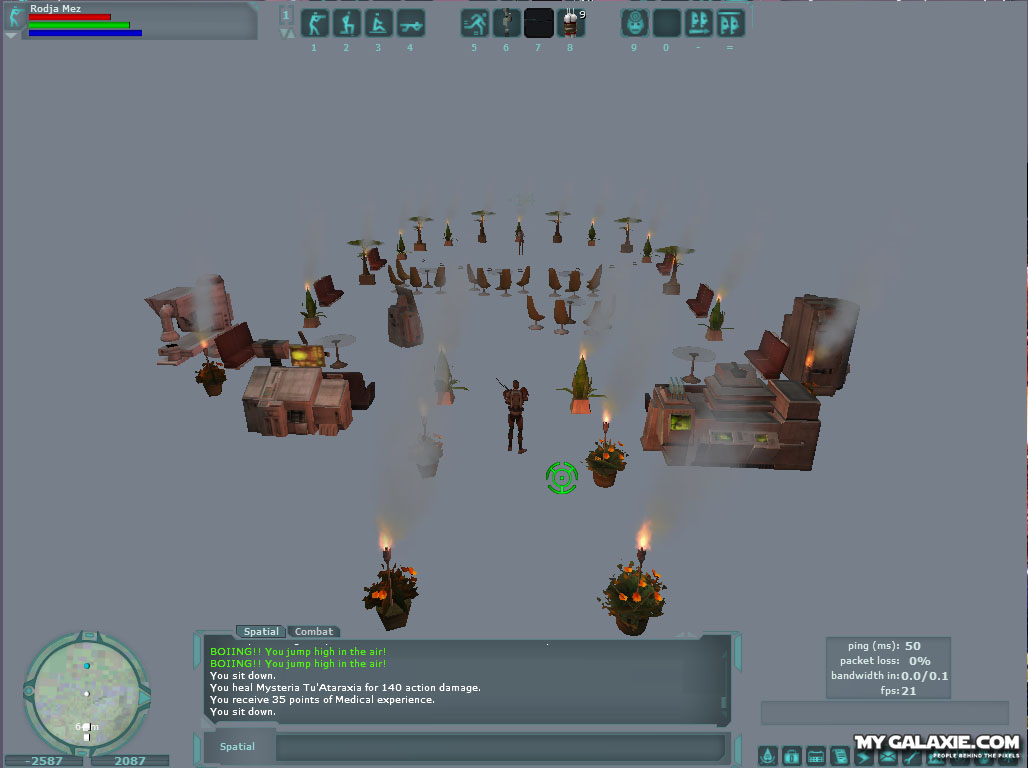1028x768 pixels.
Task: Click the chat text input box
Action: [499, 747]
